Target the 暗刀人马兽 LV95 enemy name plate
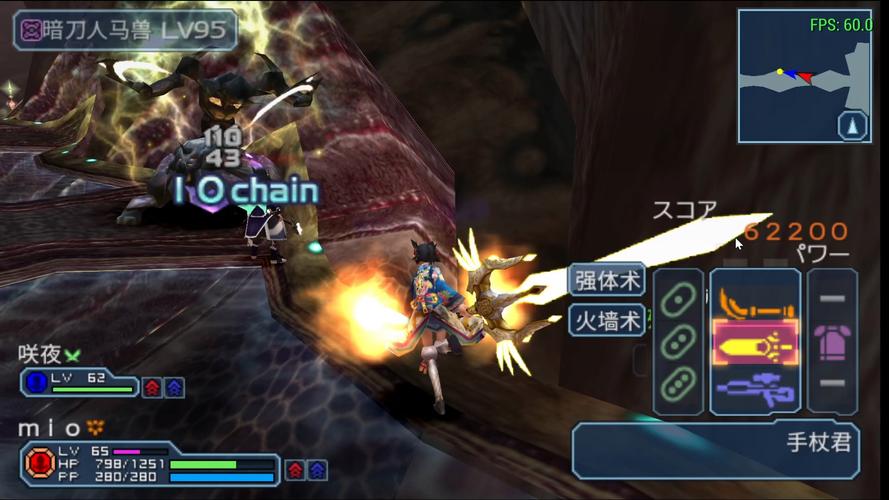This screenshot has width=889, height=500. point(125,30)
